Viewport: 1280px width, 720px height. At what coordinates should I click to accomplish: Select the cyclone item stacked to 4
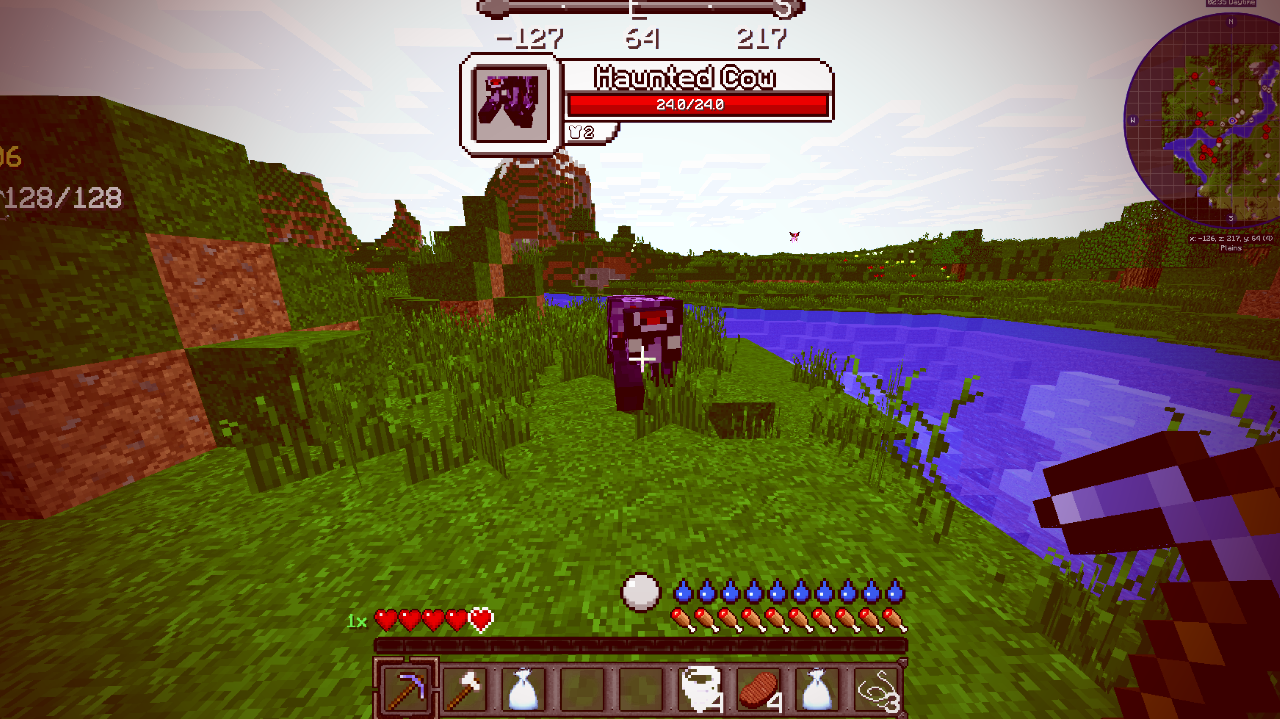[700, 690]
